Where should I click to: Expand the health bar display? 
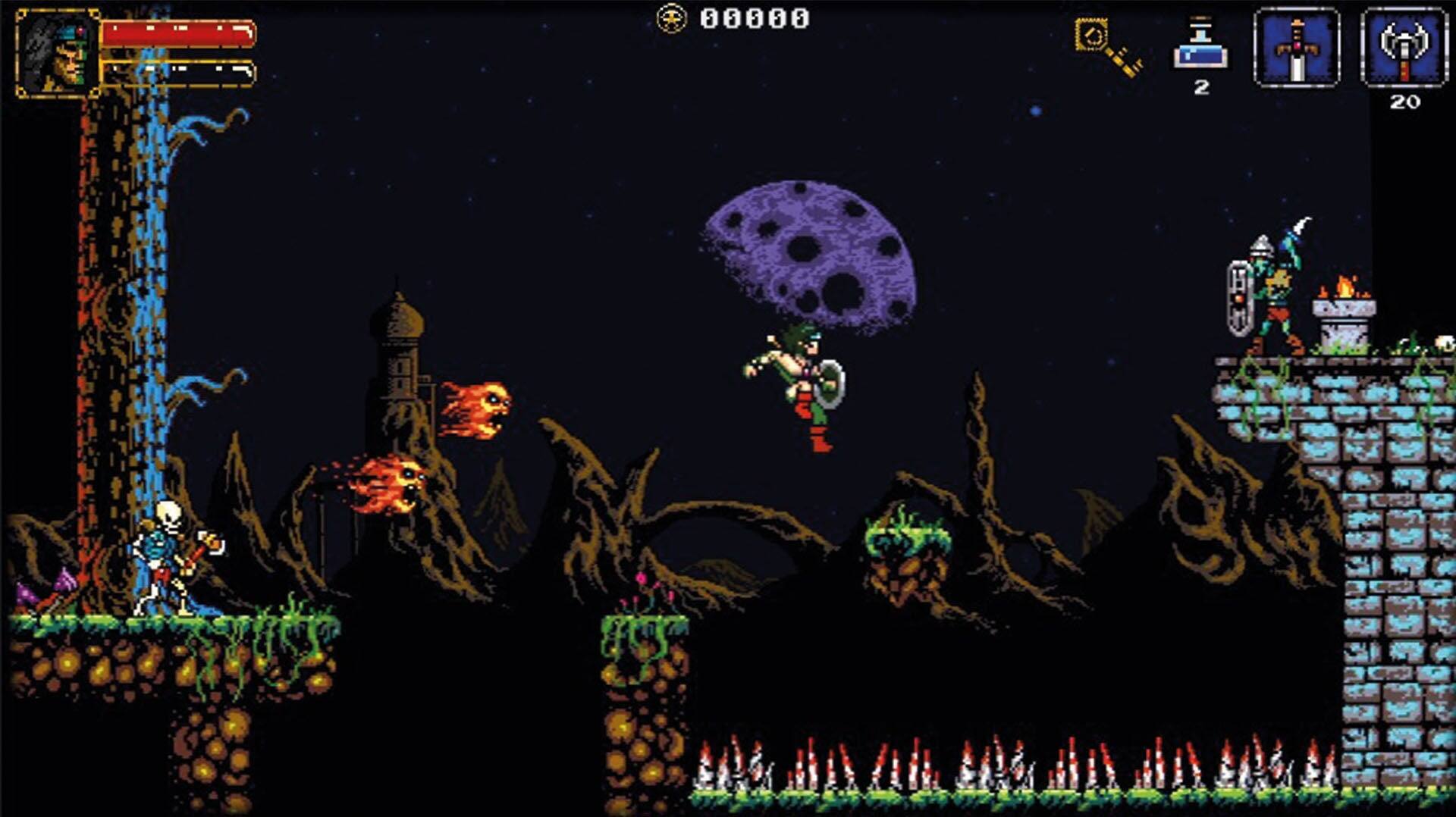[180, 34]
